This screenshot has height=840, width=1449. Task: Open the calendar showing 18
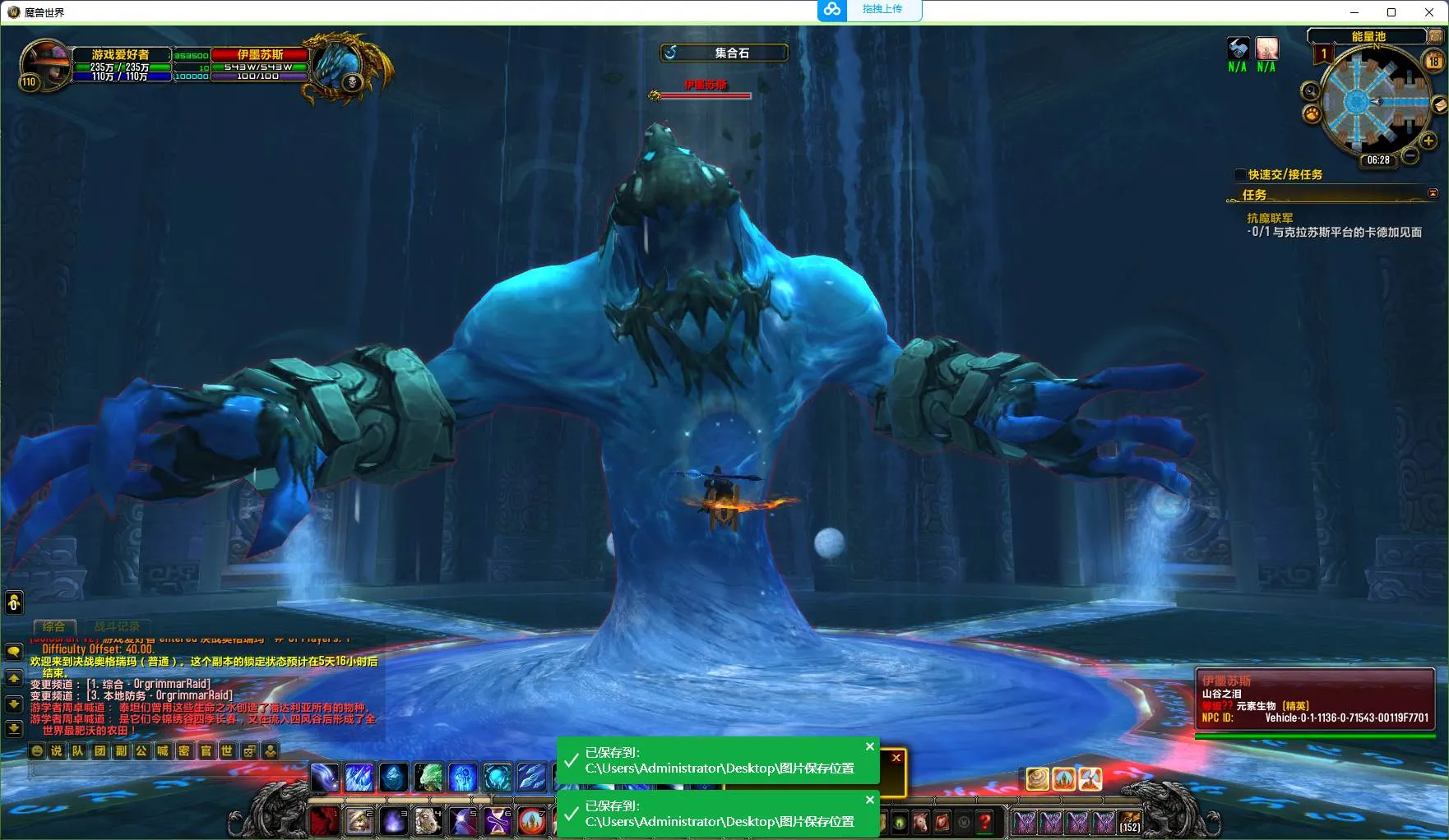click(x=1434, y=61)
